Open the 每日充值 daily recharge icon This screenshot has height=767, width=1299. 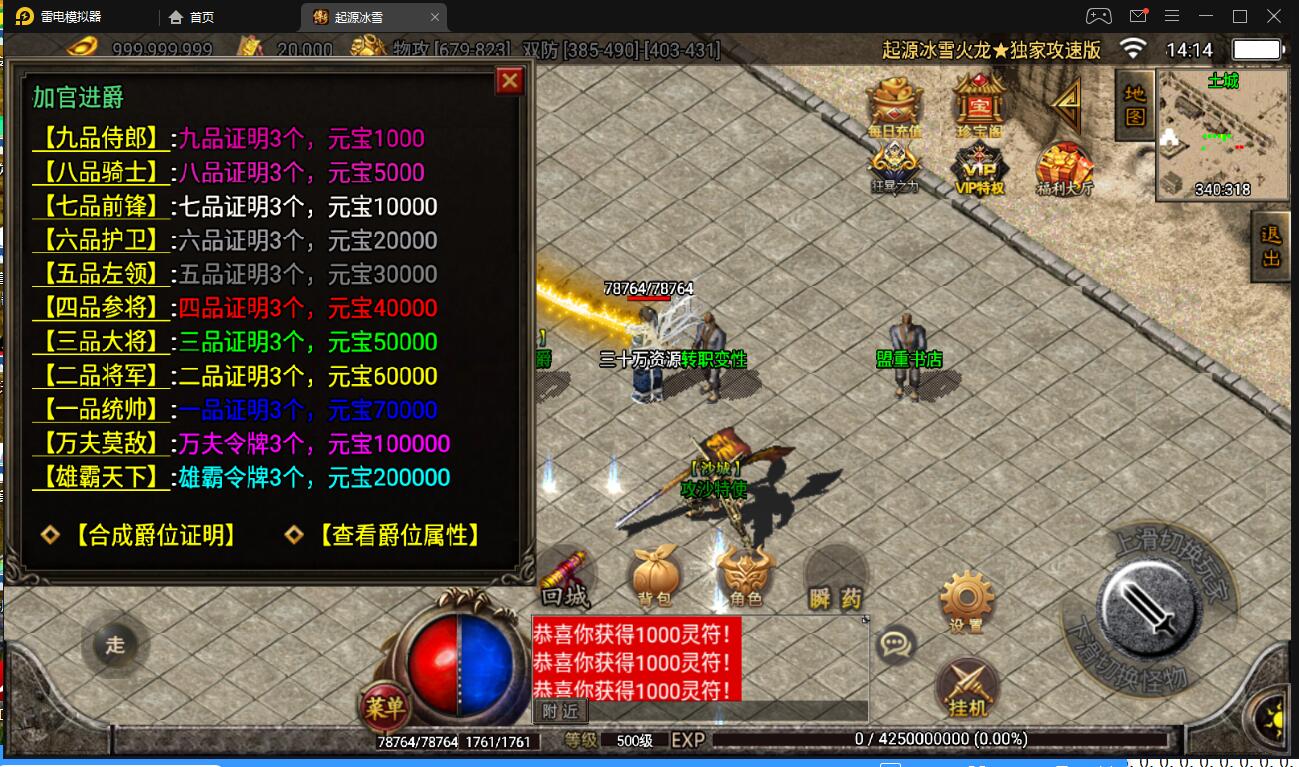click(894, 106)
